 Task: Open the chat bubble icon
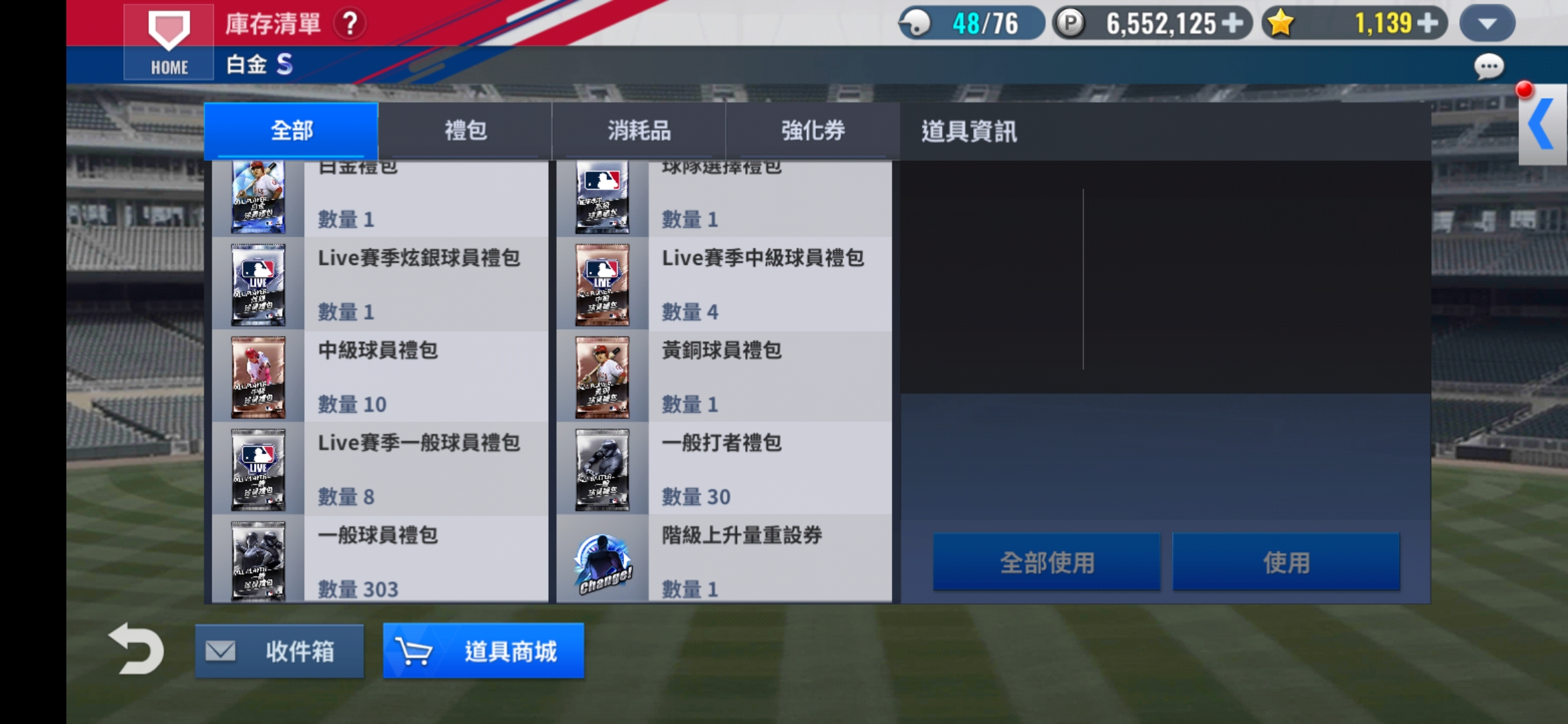pyautogui.click(x=1488, y=68)
